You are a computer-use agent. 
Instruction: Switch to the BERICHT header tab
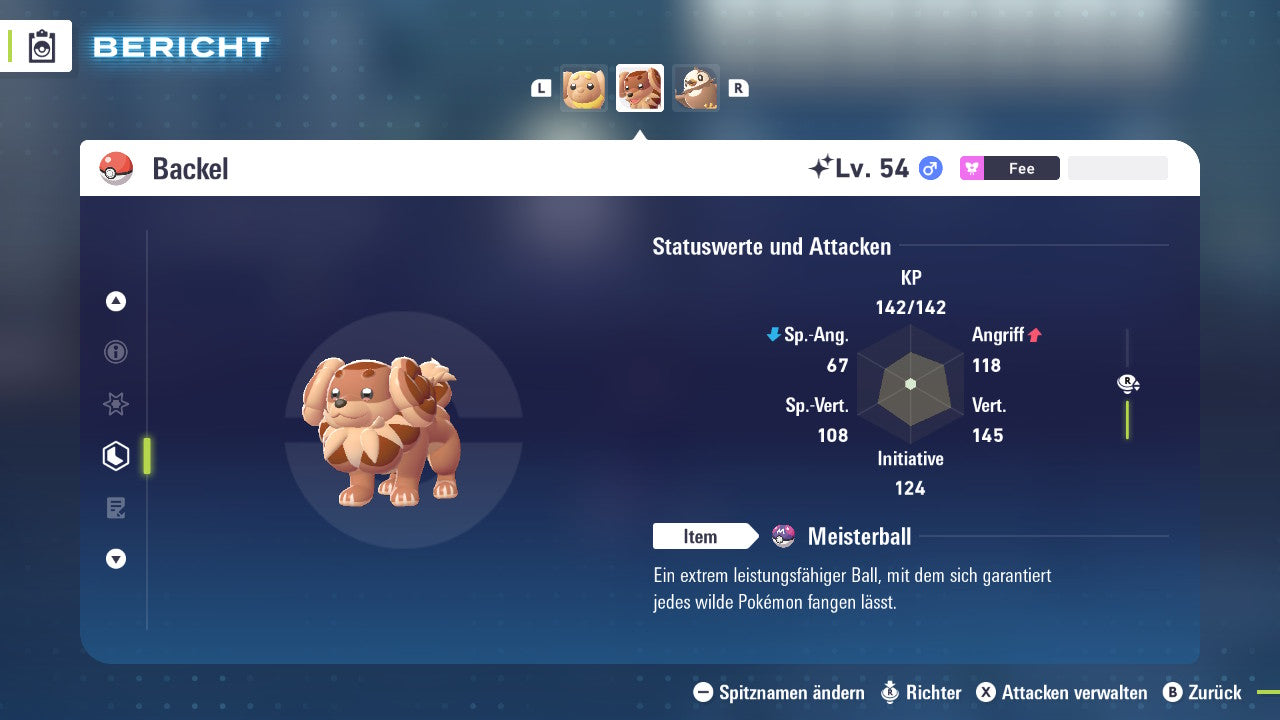click(x=180, y=46)
